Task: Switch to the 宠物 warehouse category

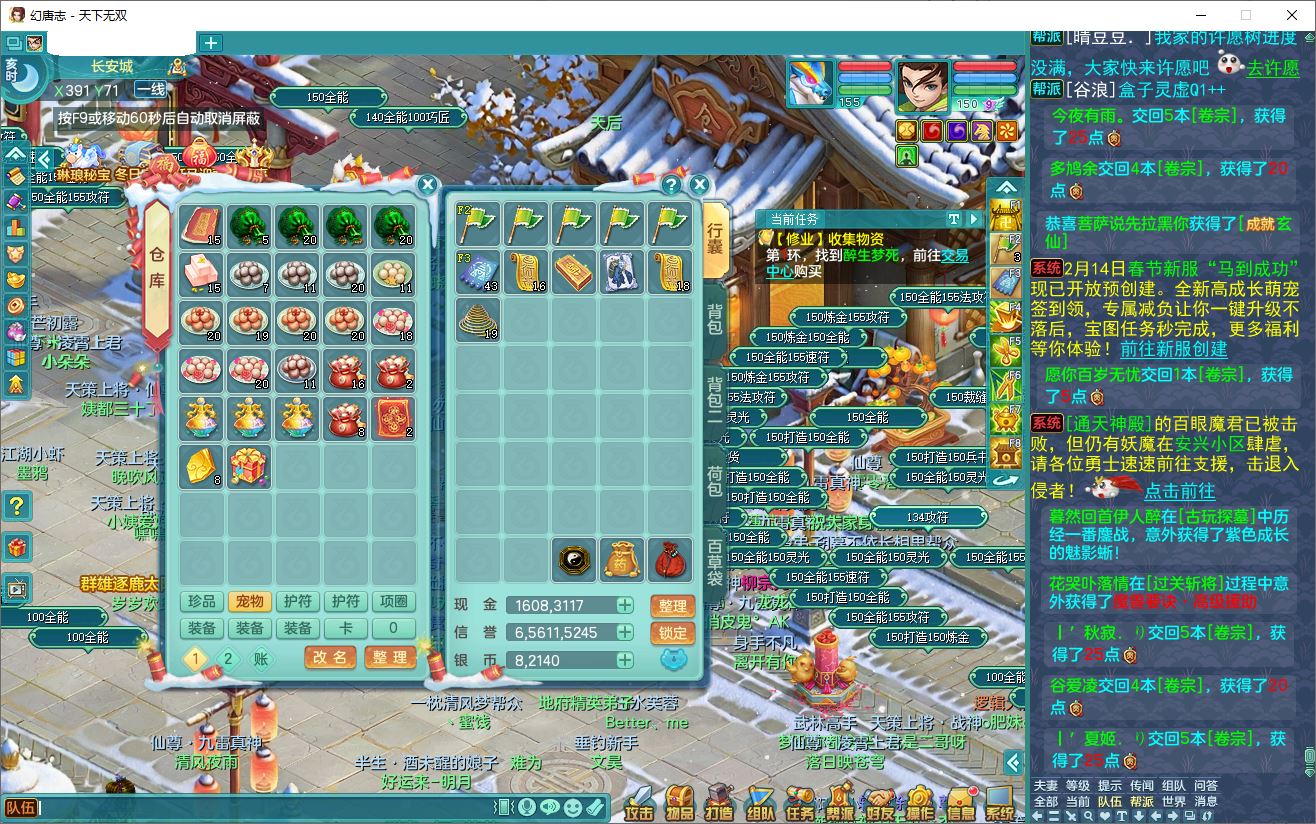Action: click(x=249, y=601)
